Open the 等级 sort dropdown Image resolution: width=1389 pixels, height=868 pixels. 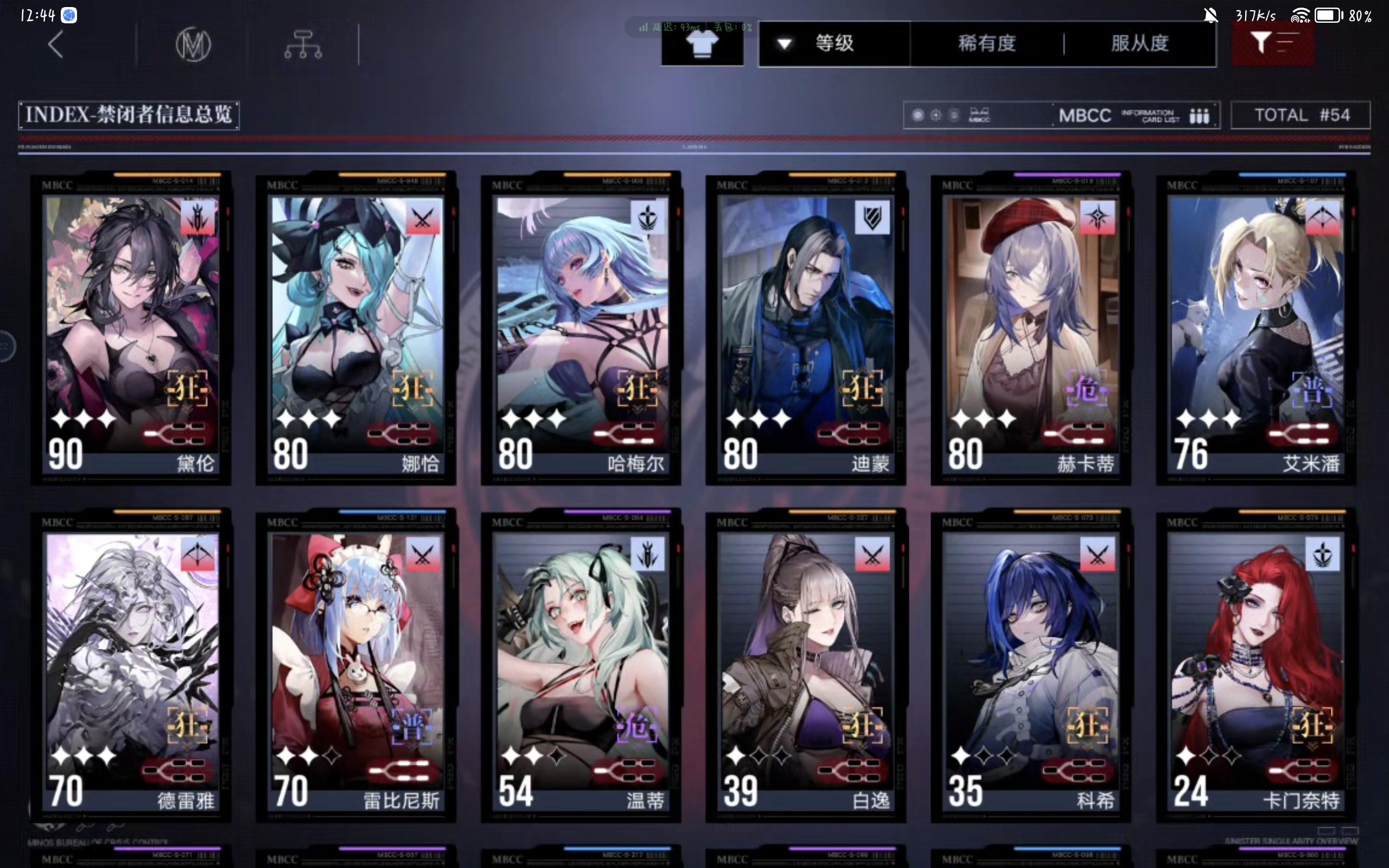(833, 44)
